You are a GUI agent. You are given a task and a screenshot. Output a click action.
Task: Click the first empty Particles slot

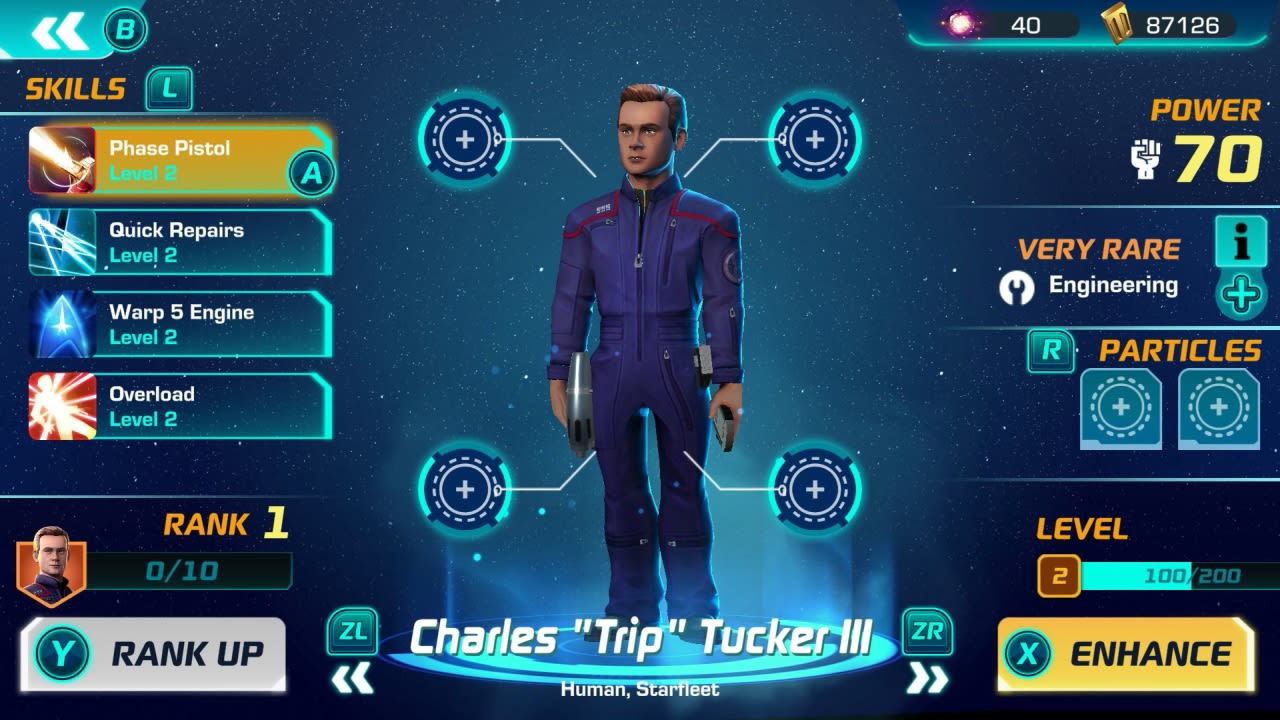pyautogui.click(x=1119, y=406)
